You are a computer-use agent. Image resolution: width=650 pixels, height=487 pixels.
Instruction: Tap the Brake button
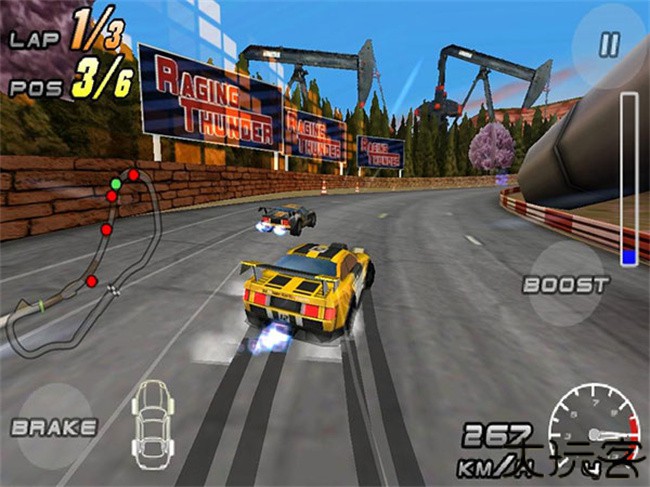click(53, 427)
